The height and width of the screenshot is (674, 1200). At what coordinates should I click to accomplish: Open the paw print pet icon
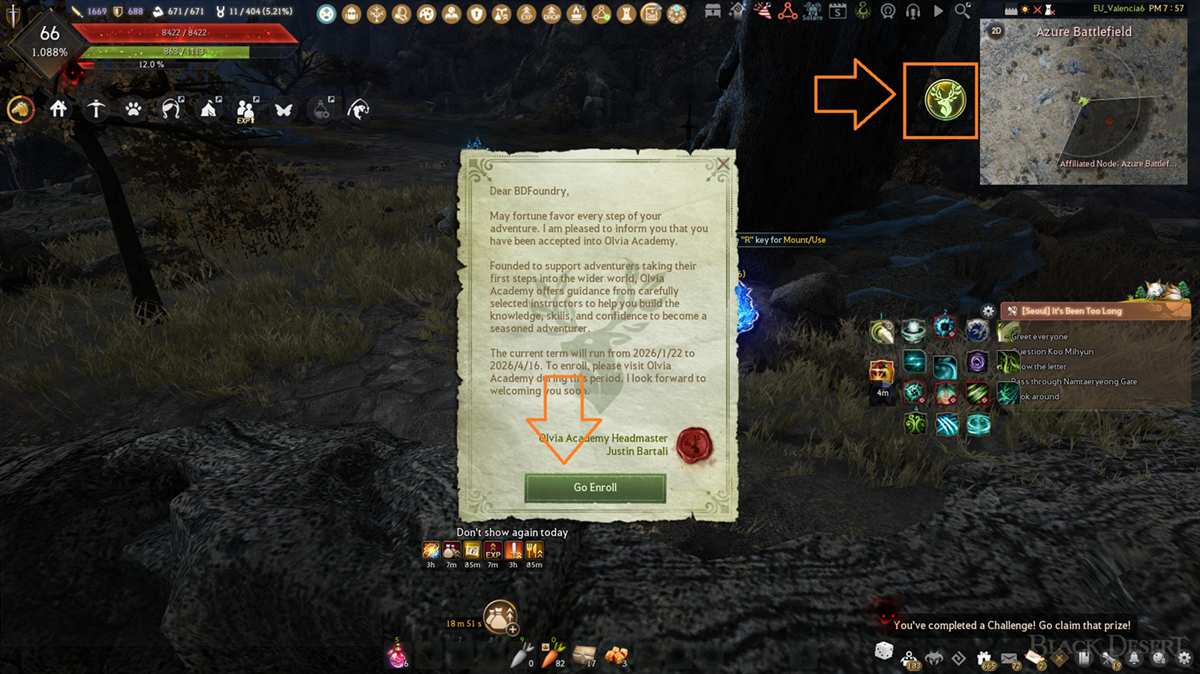point(133,109)
